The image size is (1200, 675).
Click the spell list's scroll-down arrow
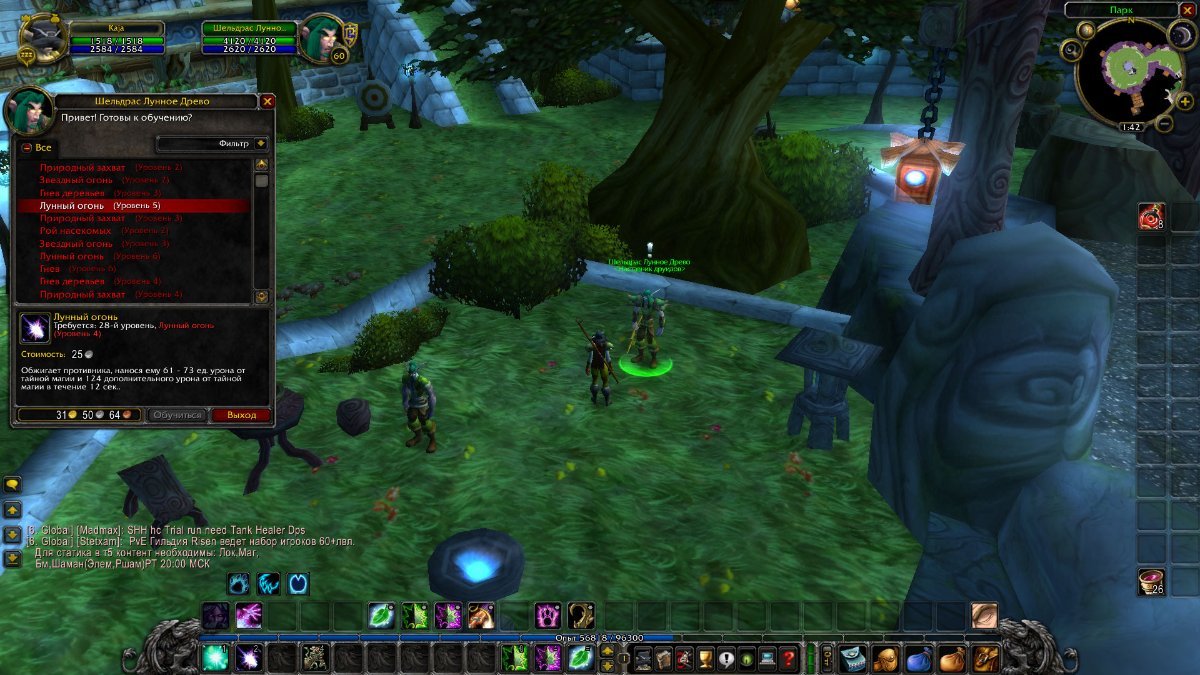click(x=262, y=297)
